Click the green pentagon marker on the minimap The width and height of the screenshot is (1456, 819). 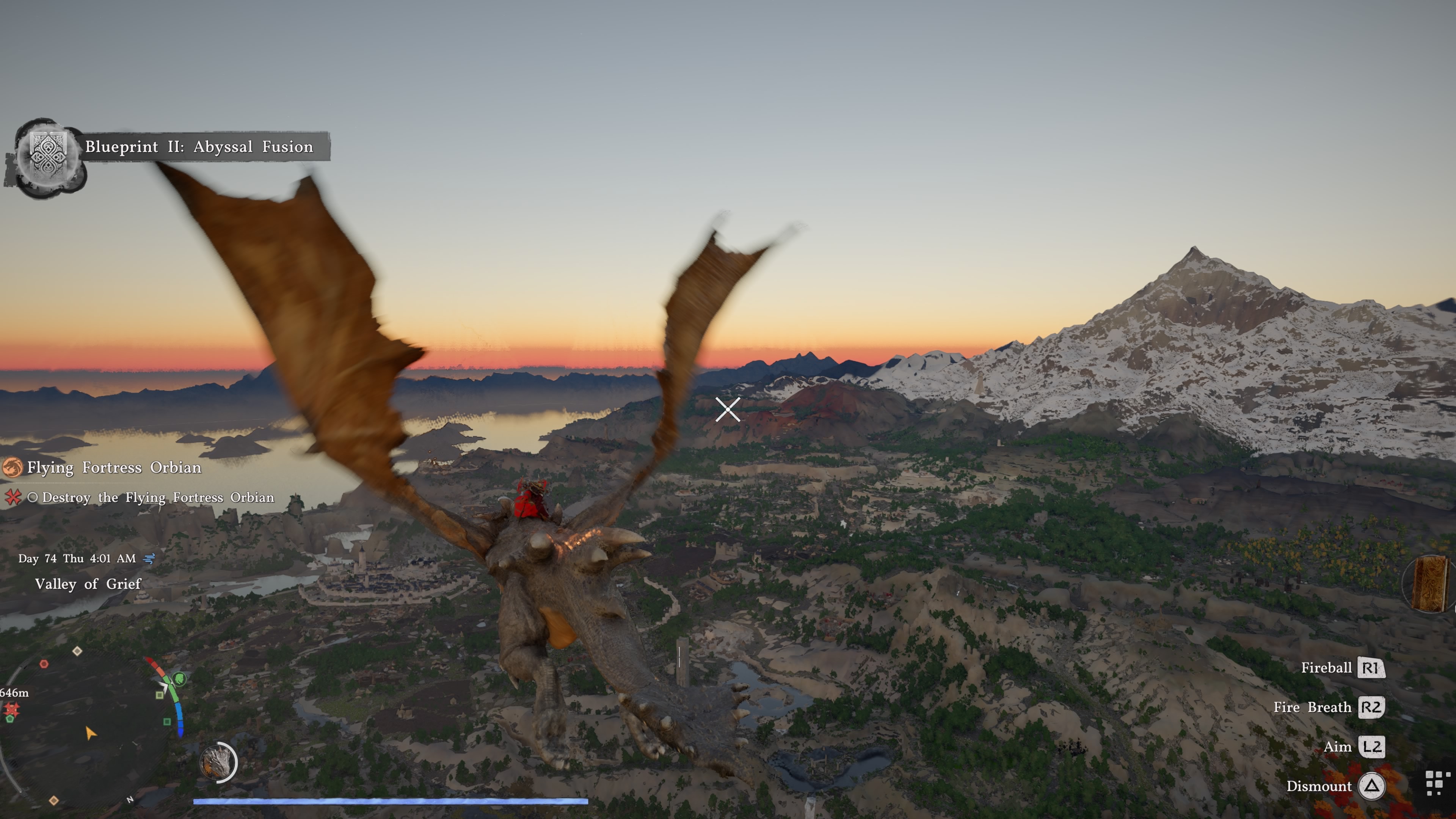9,719
